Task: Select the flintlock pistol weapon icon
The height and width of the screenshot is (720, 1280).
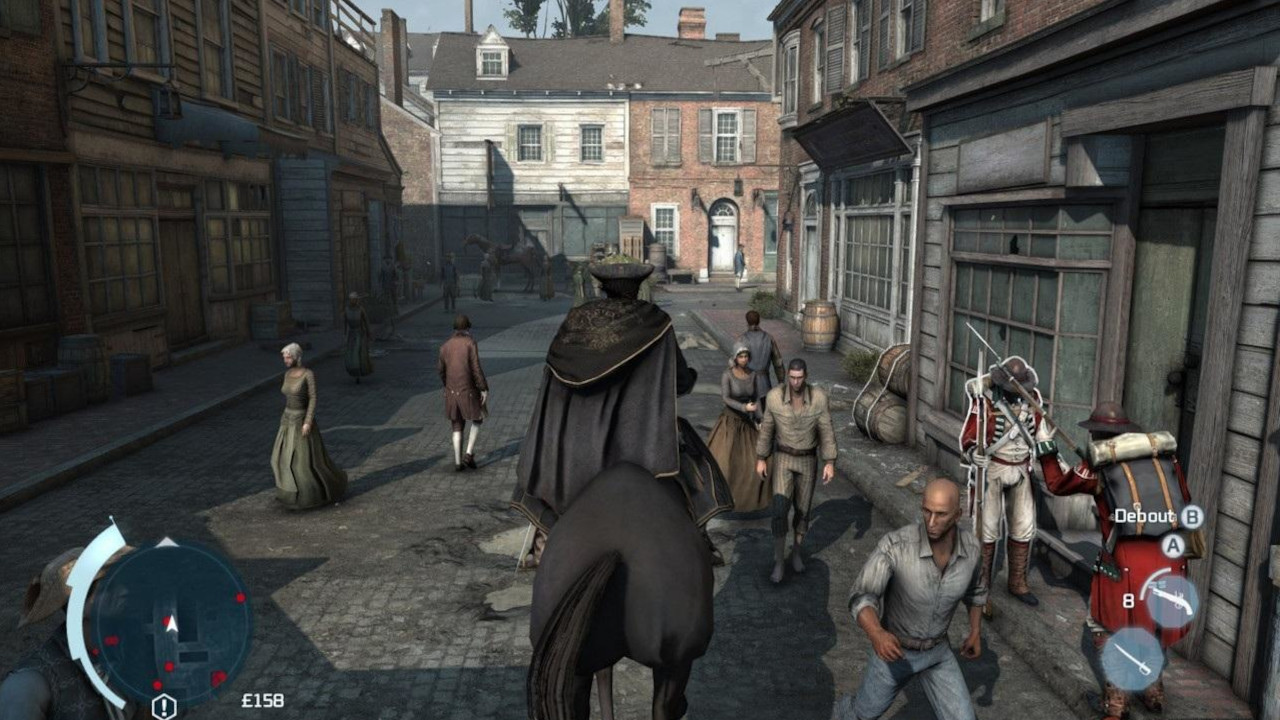Action: click(1172, 600)
